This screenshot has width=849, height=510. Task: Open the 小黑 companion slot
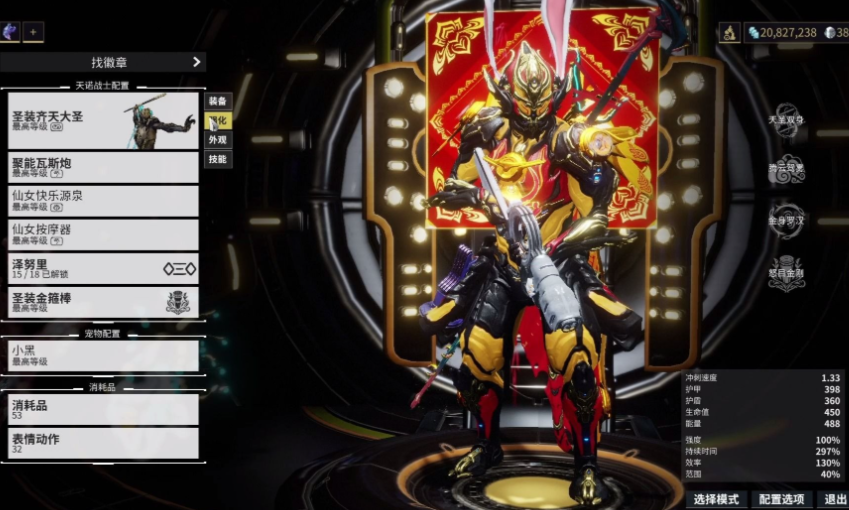tap(103, 355)
